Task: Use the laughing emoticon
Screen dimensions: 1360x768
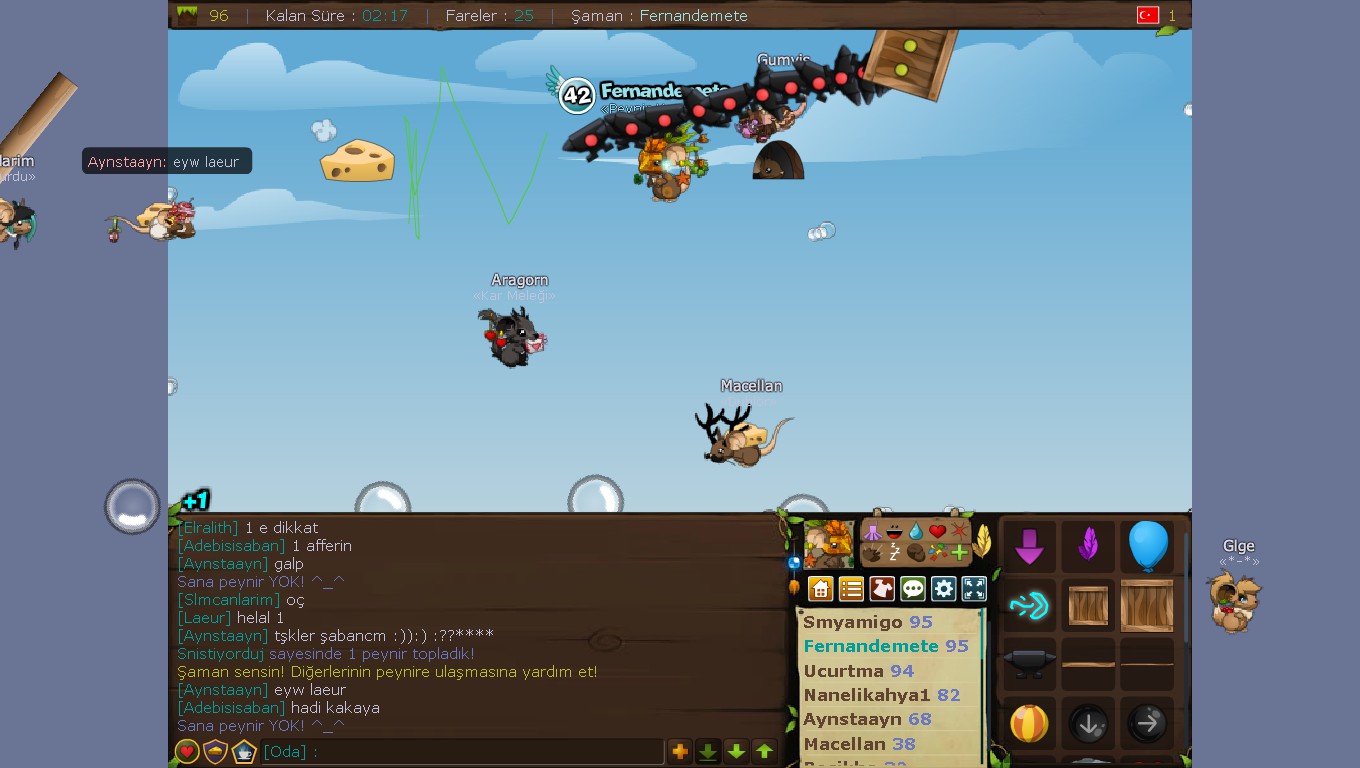Action: tap(894, 531)
